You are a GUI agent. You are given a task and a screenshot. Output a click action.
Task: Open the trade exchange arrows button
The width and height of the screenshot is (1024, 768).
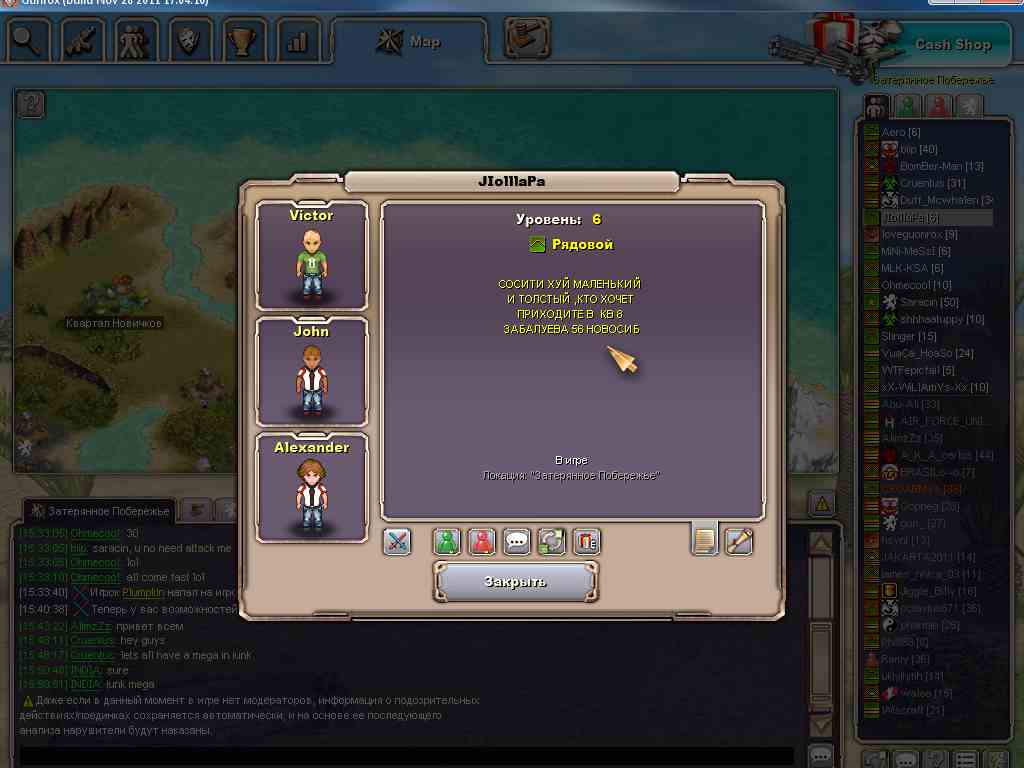pos(552,542)
